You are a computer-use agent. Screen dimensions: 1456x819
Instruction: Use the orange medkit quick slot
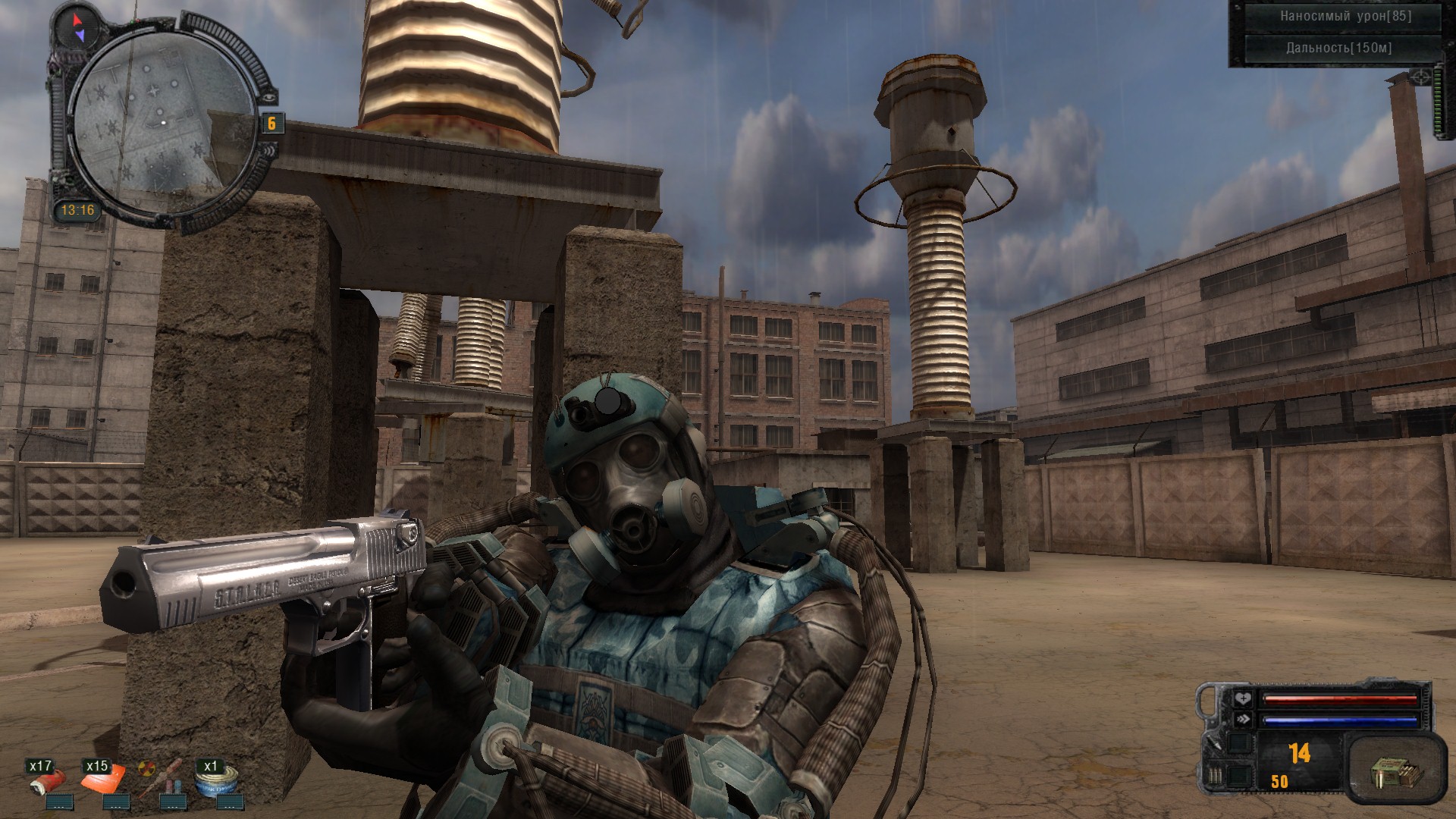[103, 781]
